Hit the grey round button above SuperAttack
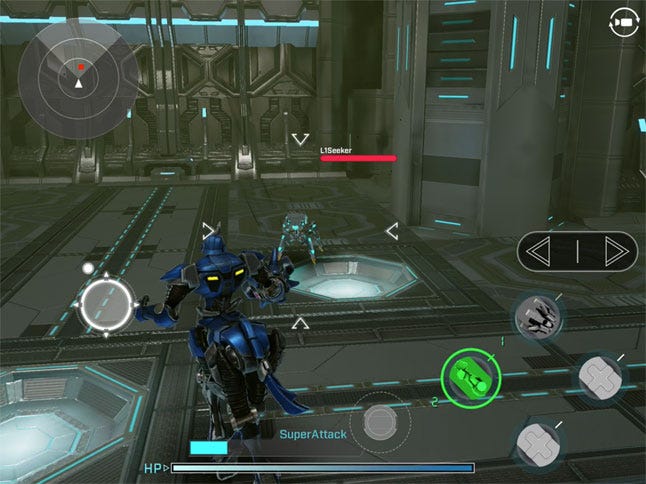 coord(380,421)
